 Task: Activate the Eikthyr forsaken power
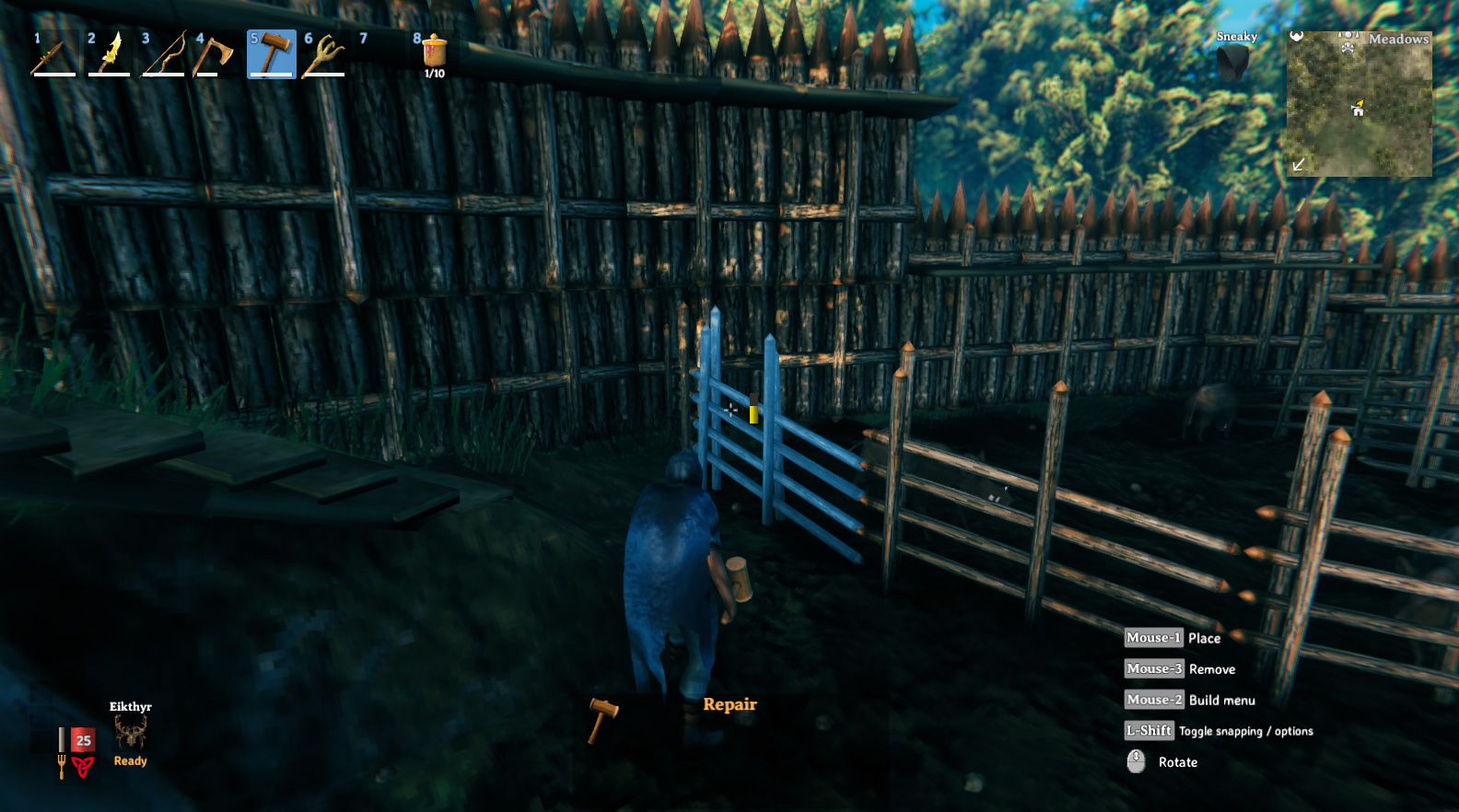[x=130, y=732]
